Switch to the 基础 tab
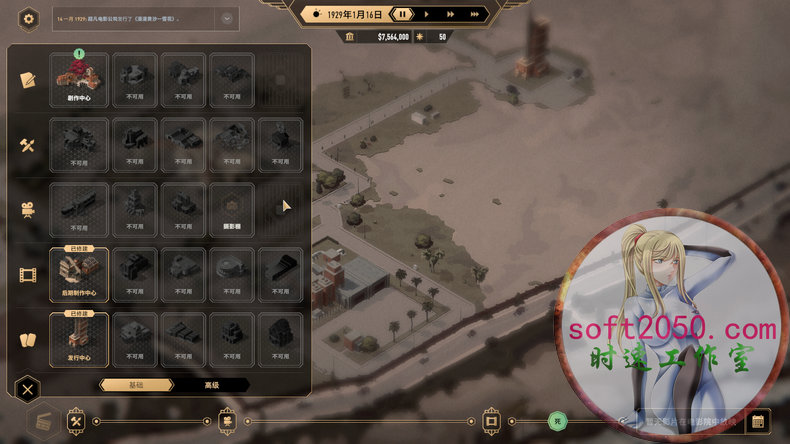The height and width of the screenshot is (444, 790). (x=133, y=385)
